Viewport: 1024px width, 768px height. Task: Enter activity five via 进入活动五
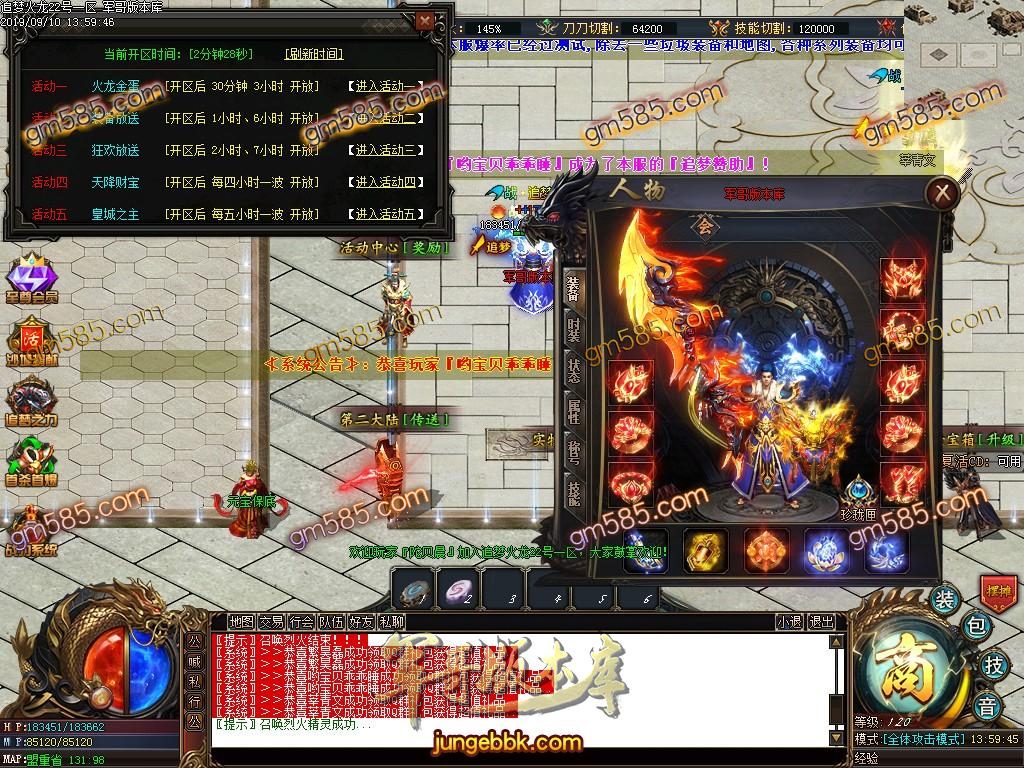point(386,214)
